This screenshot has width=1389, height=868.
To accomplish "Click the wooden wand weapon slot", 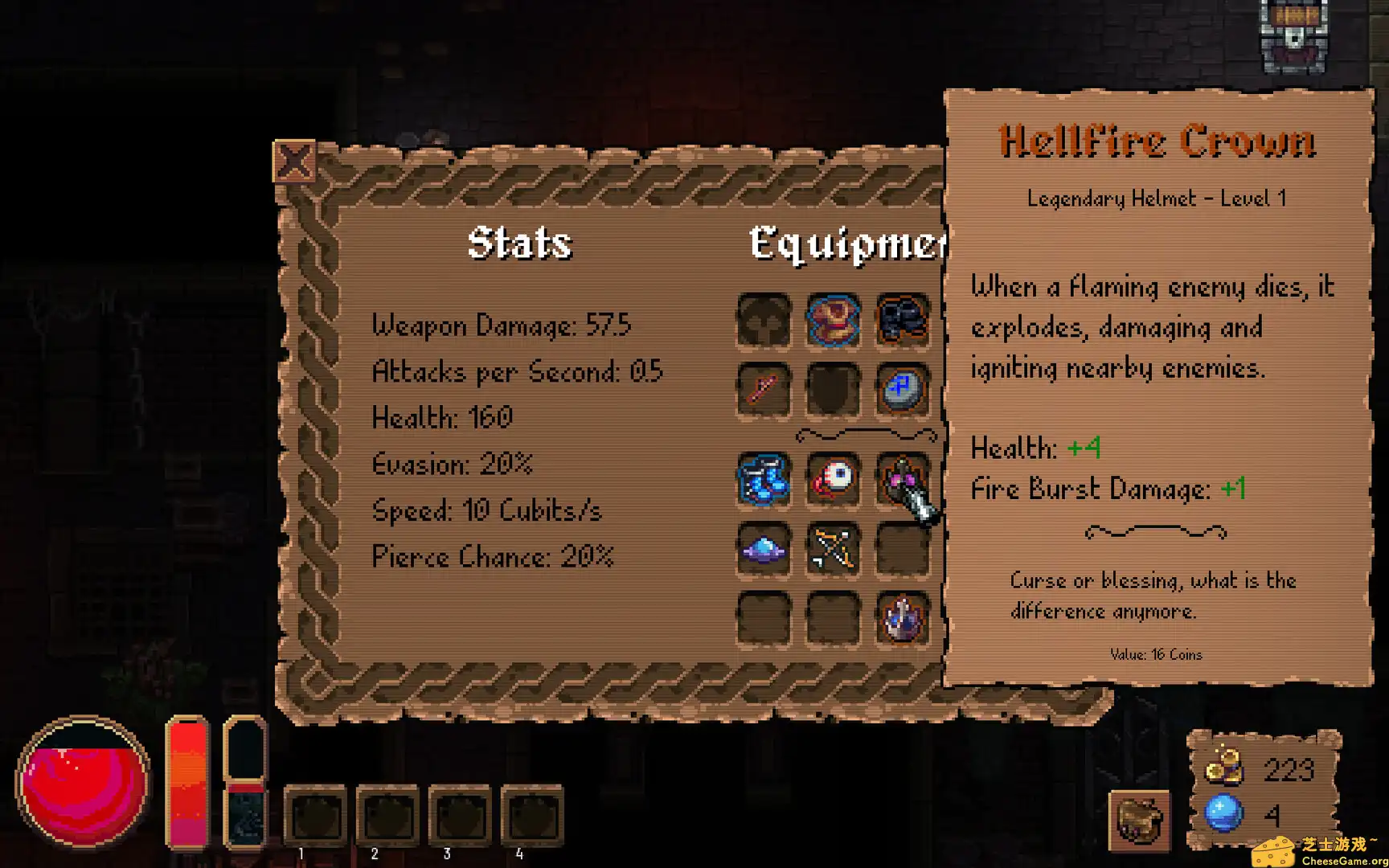I will pyautogui.click(x=764, y=390).
